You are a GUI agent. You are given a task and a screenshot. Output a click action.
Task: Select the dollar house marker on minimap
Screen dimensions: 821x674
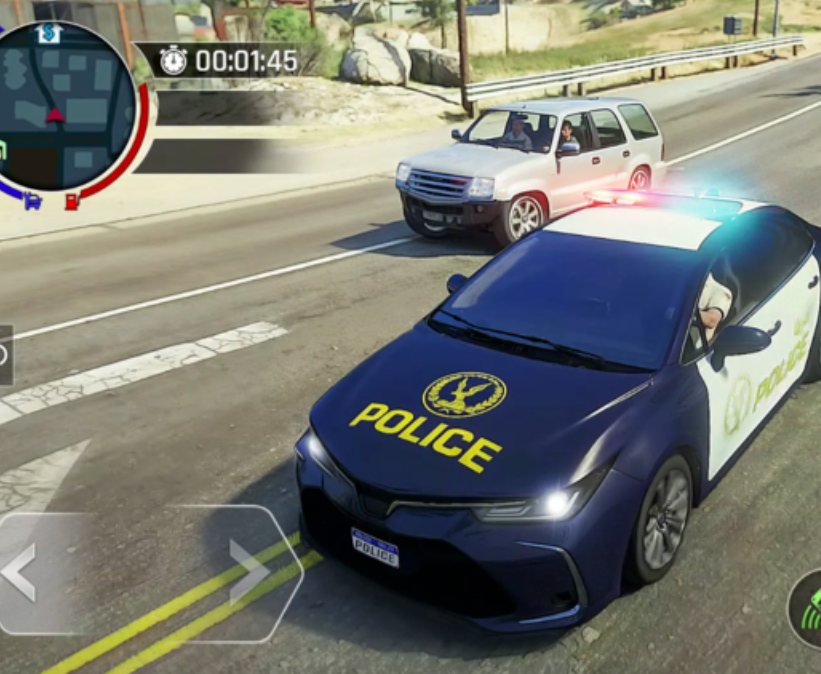tap(49, 33)
